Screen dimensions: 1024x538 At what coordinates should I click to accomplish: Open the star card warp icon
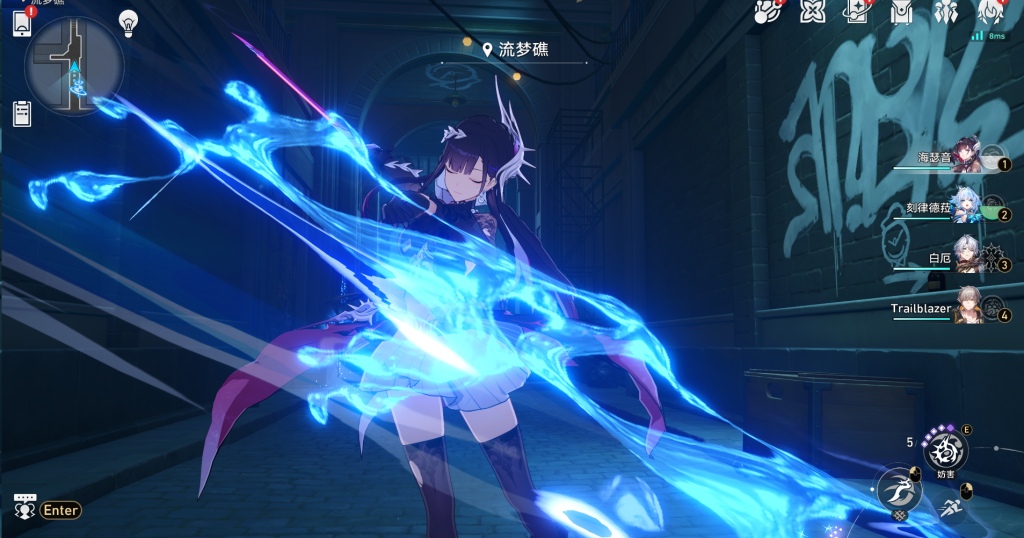(857, 12)
